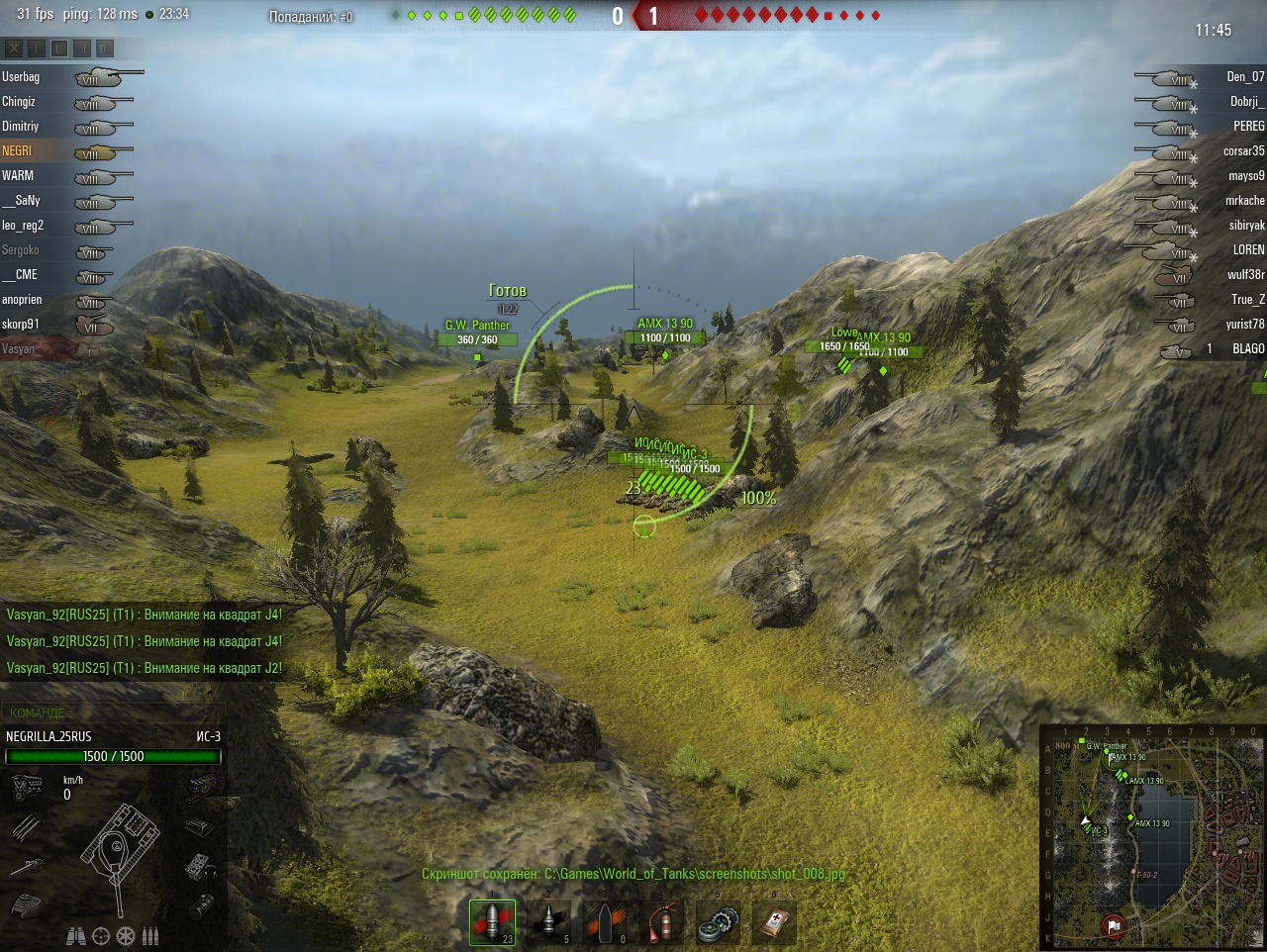This screenshot has height=952, width=1267.
Task: Activate the repair kit gears consumable
Action: [718, 922]
